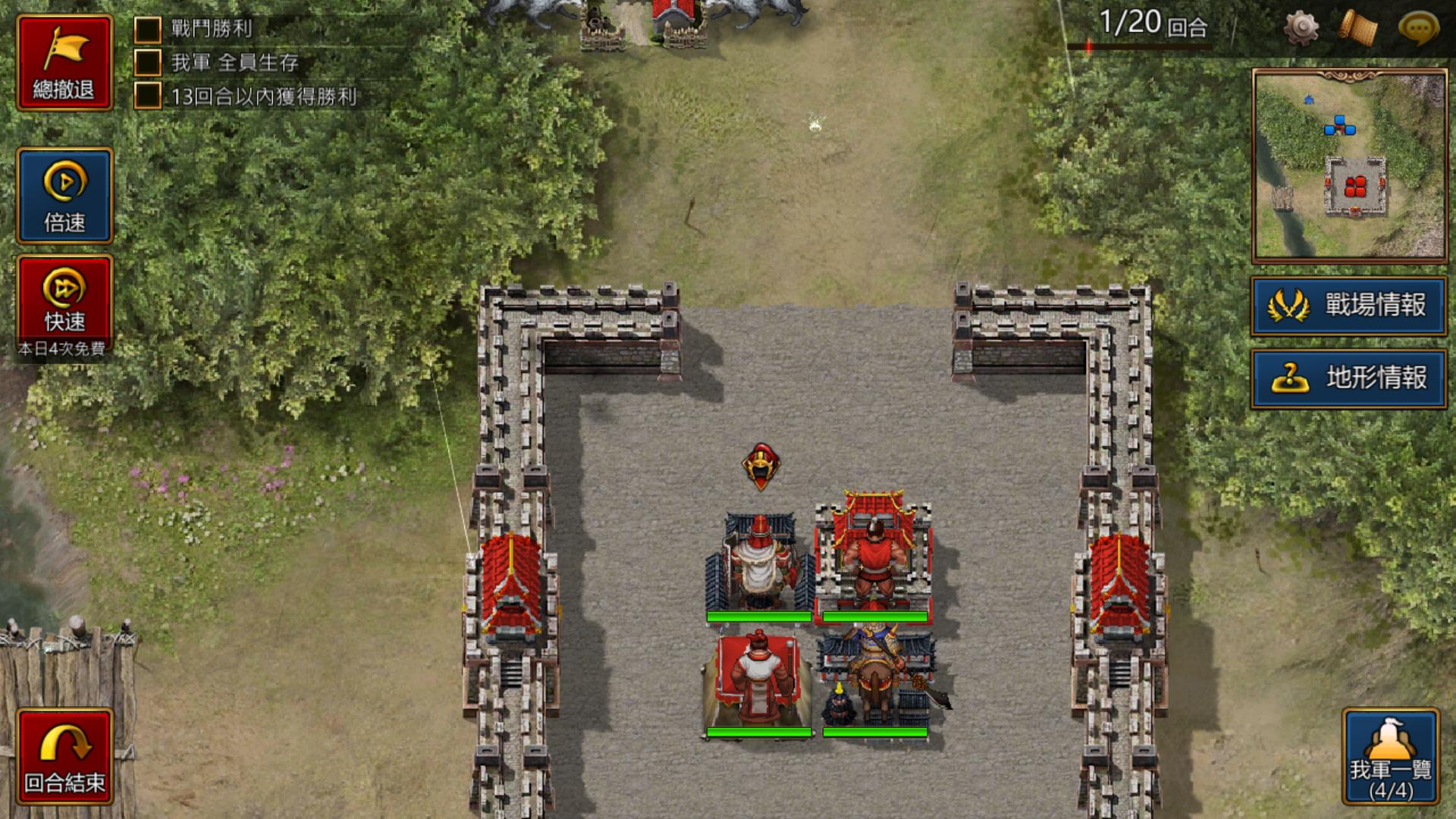
Task: Open the chat speech bubble icon
Action: pos(1417,28)
